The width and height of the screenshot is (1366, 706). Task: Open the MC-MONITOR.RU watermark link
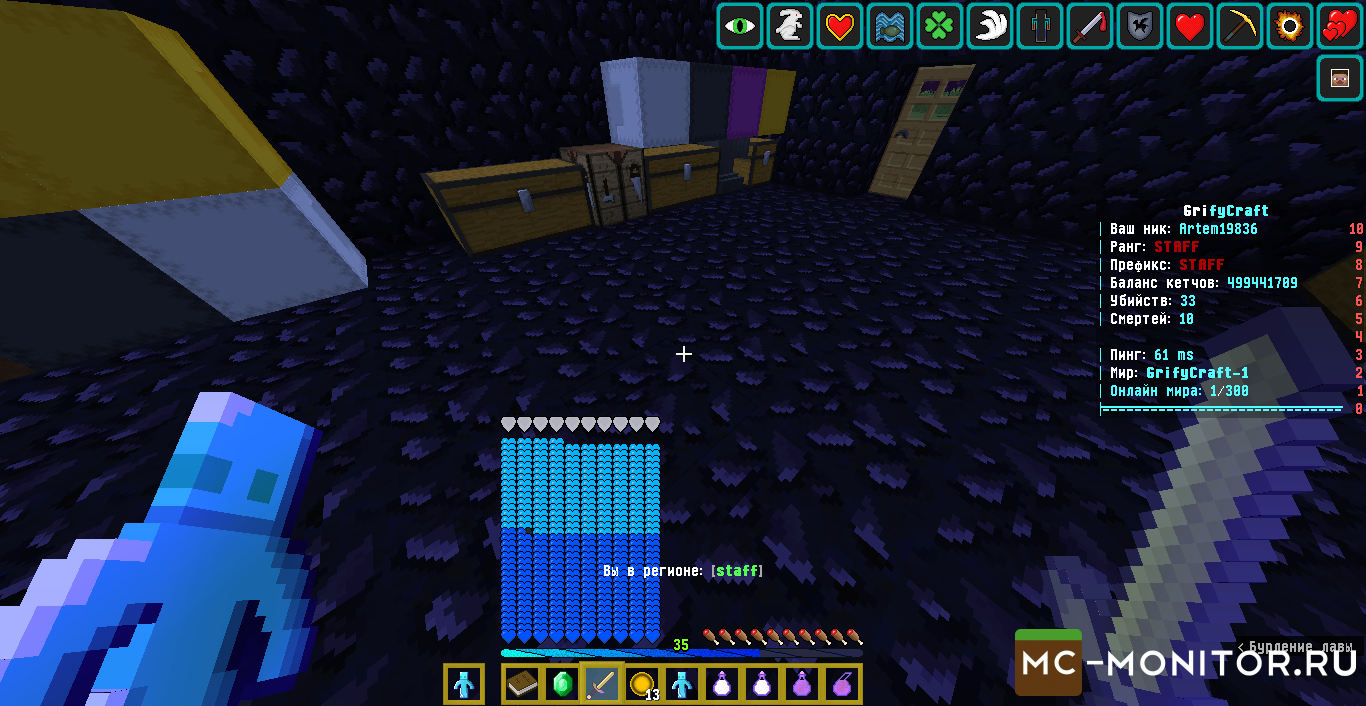[x=1186, y=662]
